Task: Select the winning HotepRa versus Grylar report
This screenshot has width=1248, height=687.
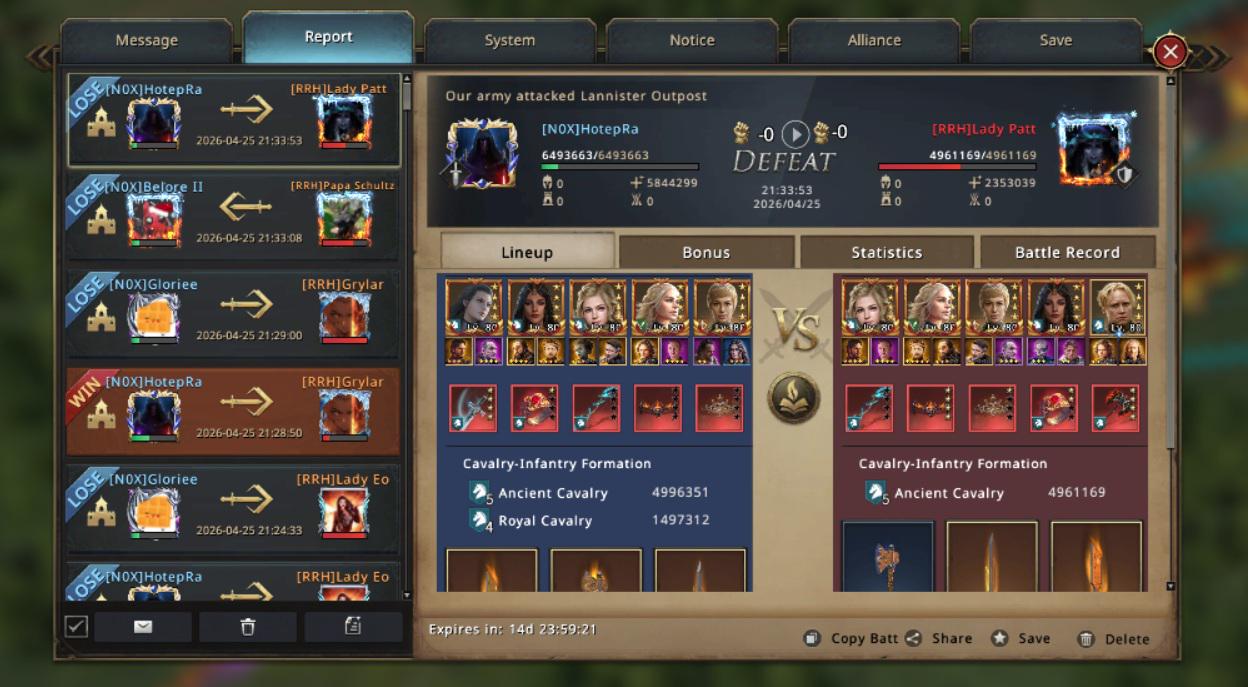Action: click(233, 411)
